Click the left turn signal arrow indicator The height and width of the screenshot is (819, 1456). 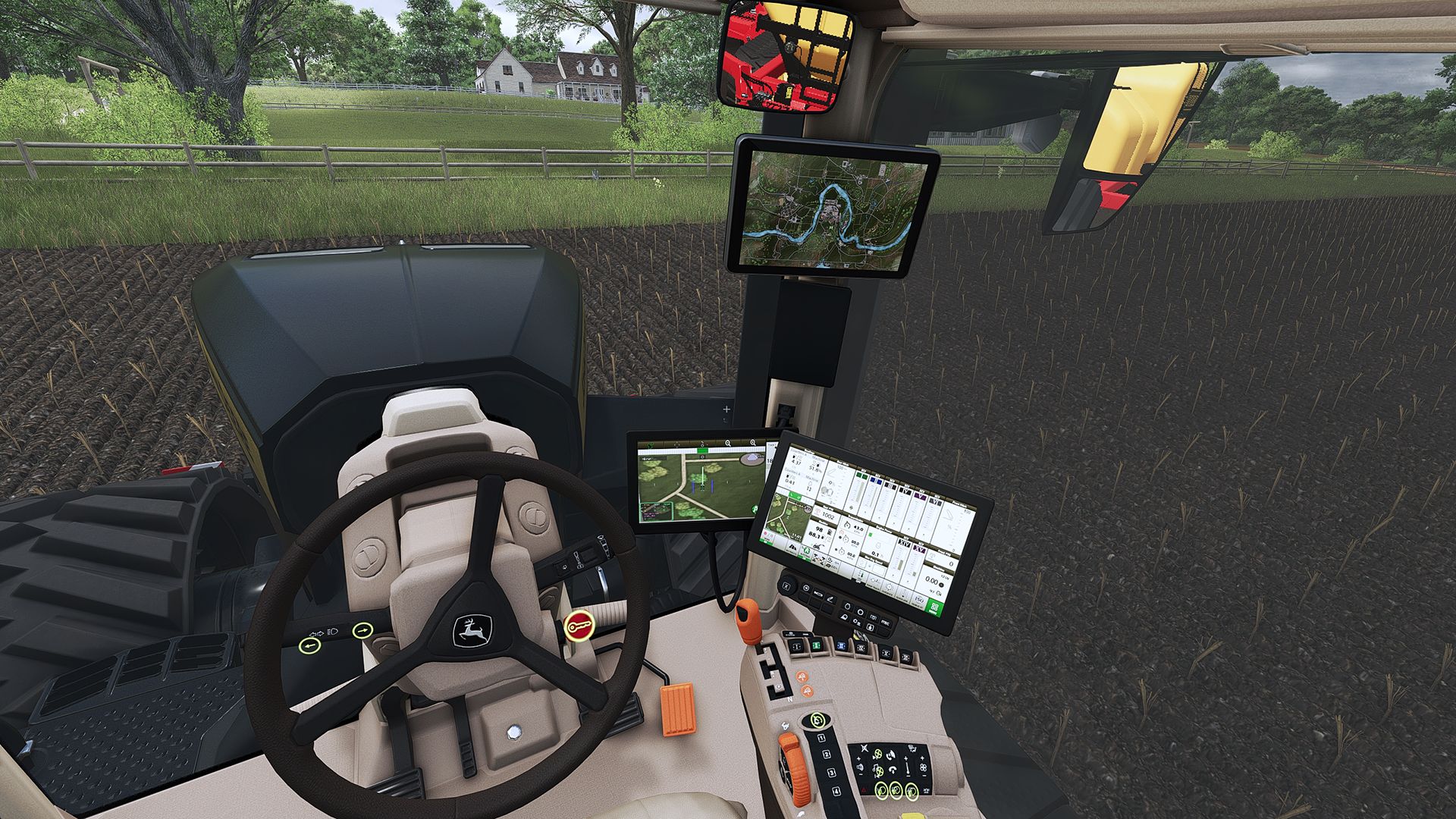pos(310,646)
